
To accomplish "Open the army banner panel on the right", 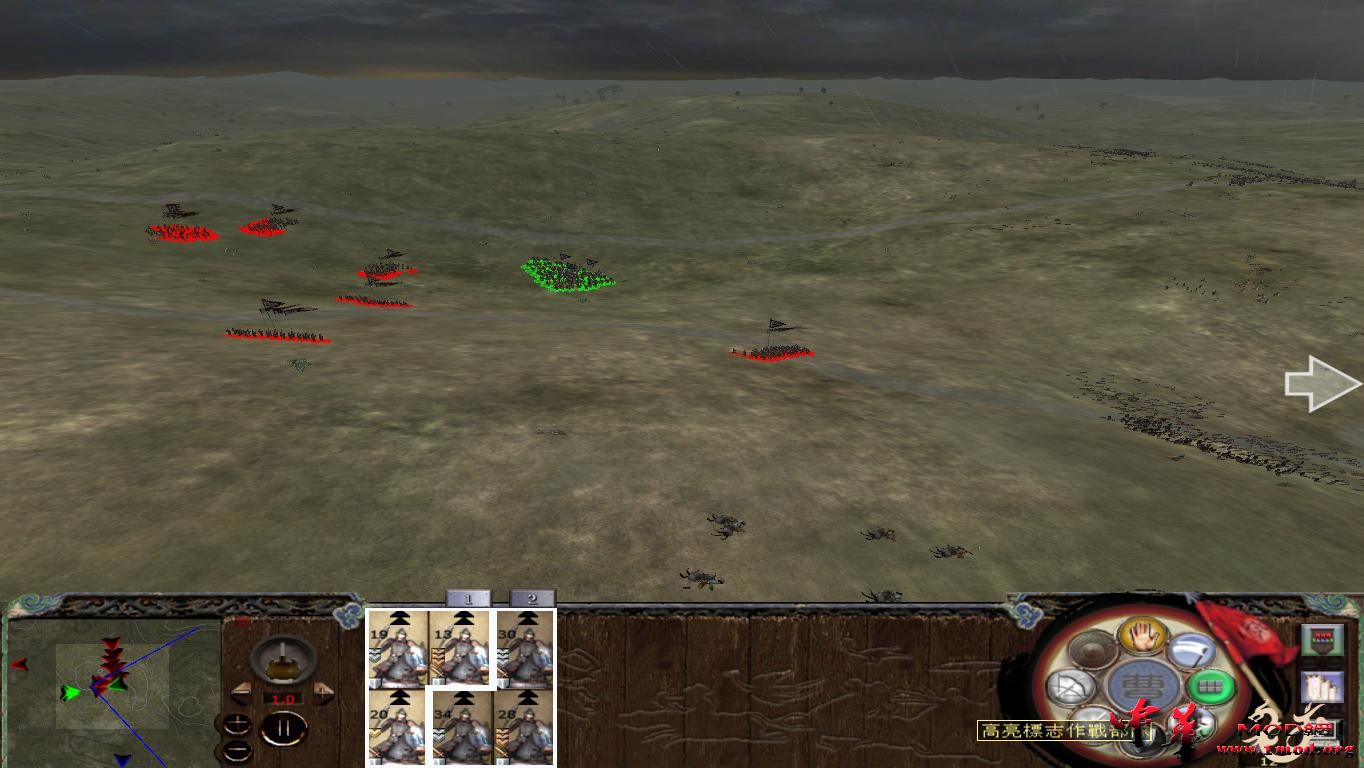I will point(1323,640).
